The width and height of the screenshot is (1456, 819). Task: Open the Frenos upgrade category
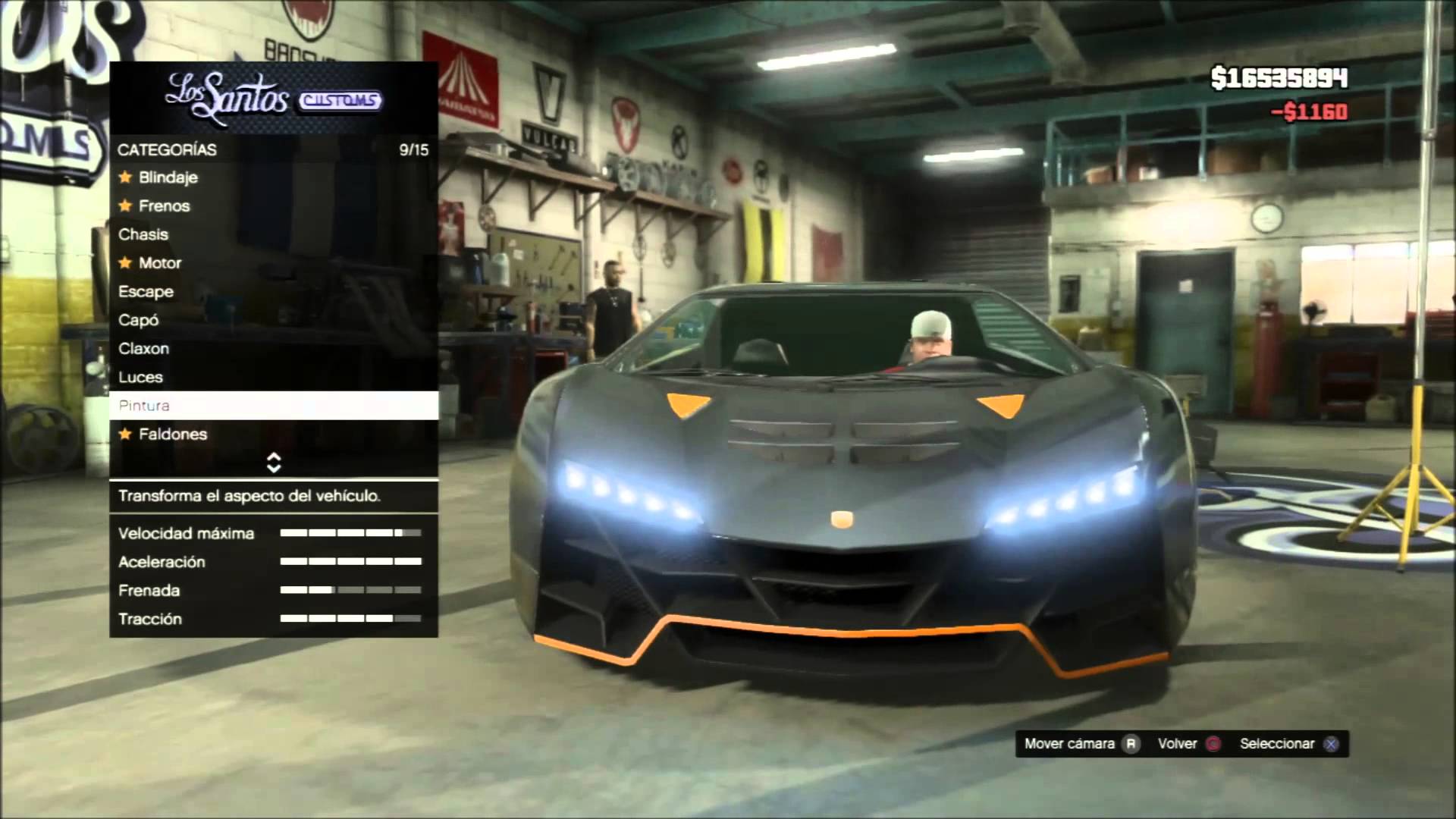pos(164,206)
